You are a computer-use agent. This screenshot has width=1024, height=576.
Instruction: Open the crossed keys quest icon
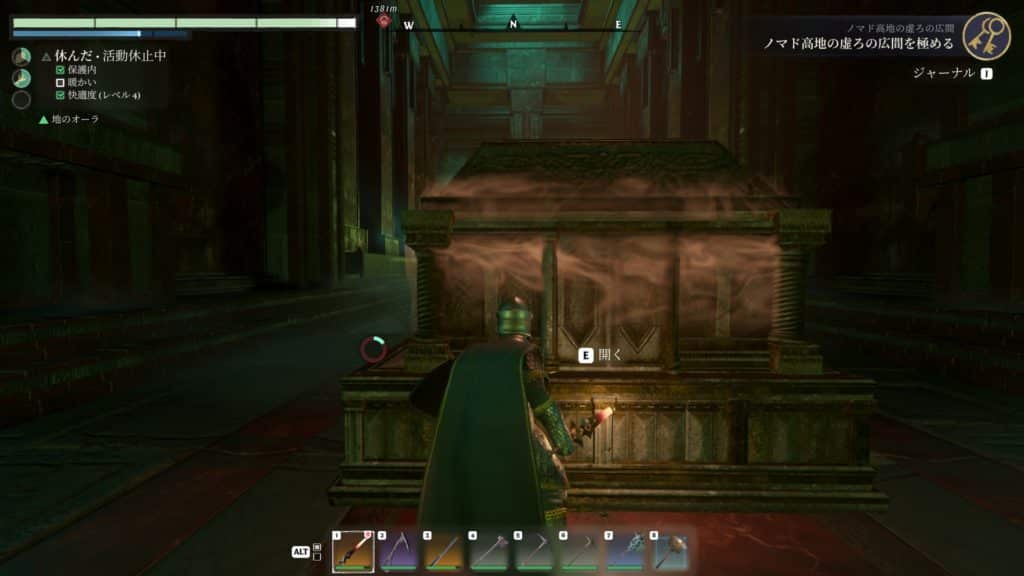pos(987,36)
